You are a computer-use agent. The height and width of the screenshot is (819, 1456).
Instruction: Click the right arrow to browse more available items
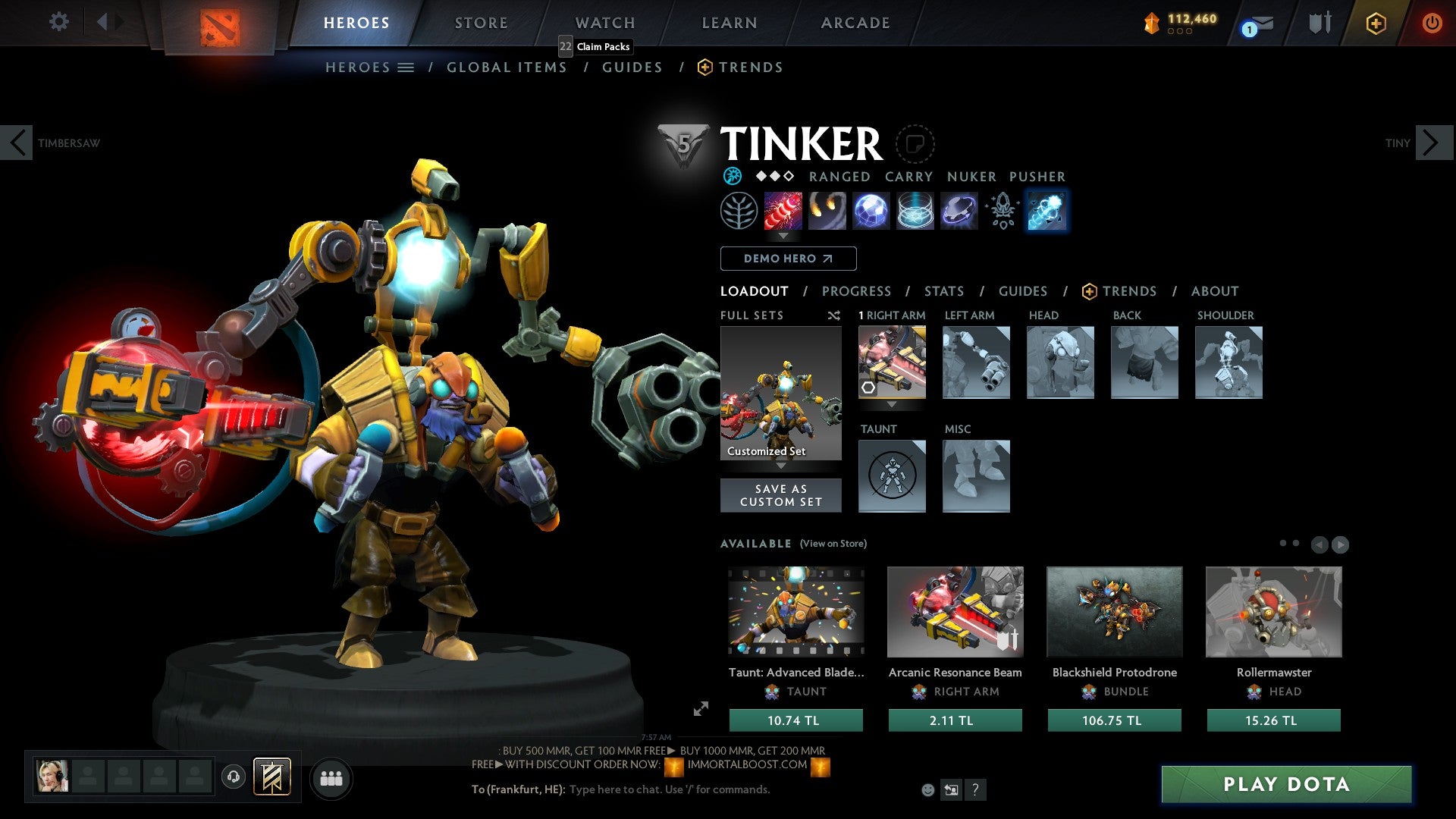tap(1340, 544)
